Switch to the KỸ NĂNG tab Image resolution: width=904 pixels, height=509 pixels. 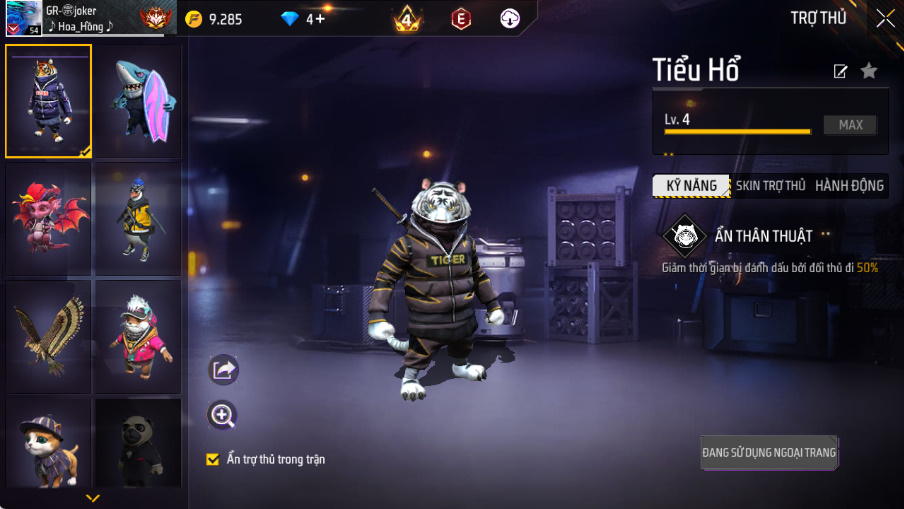pos(691,186)
